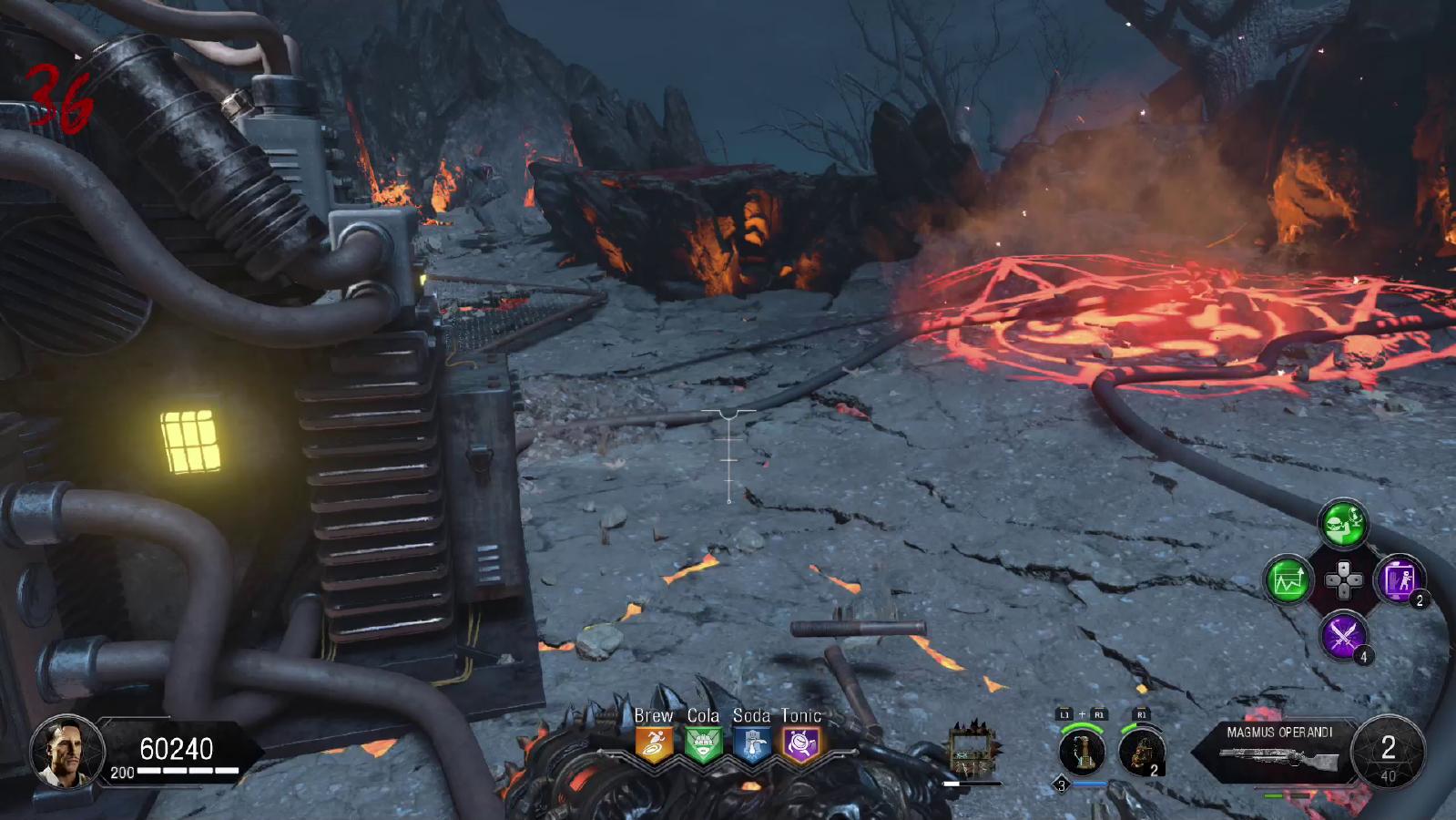Activate the green chart-arrow elixir
This screenshot has width=1456, height=820.
pos(1288,579)
